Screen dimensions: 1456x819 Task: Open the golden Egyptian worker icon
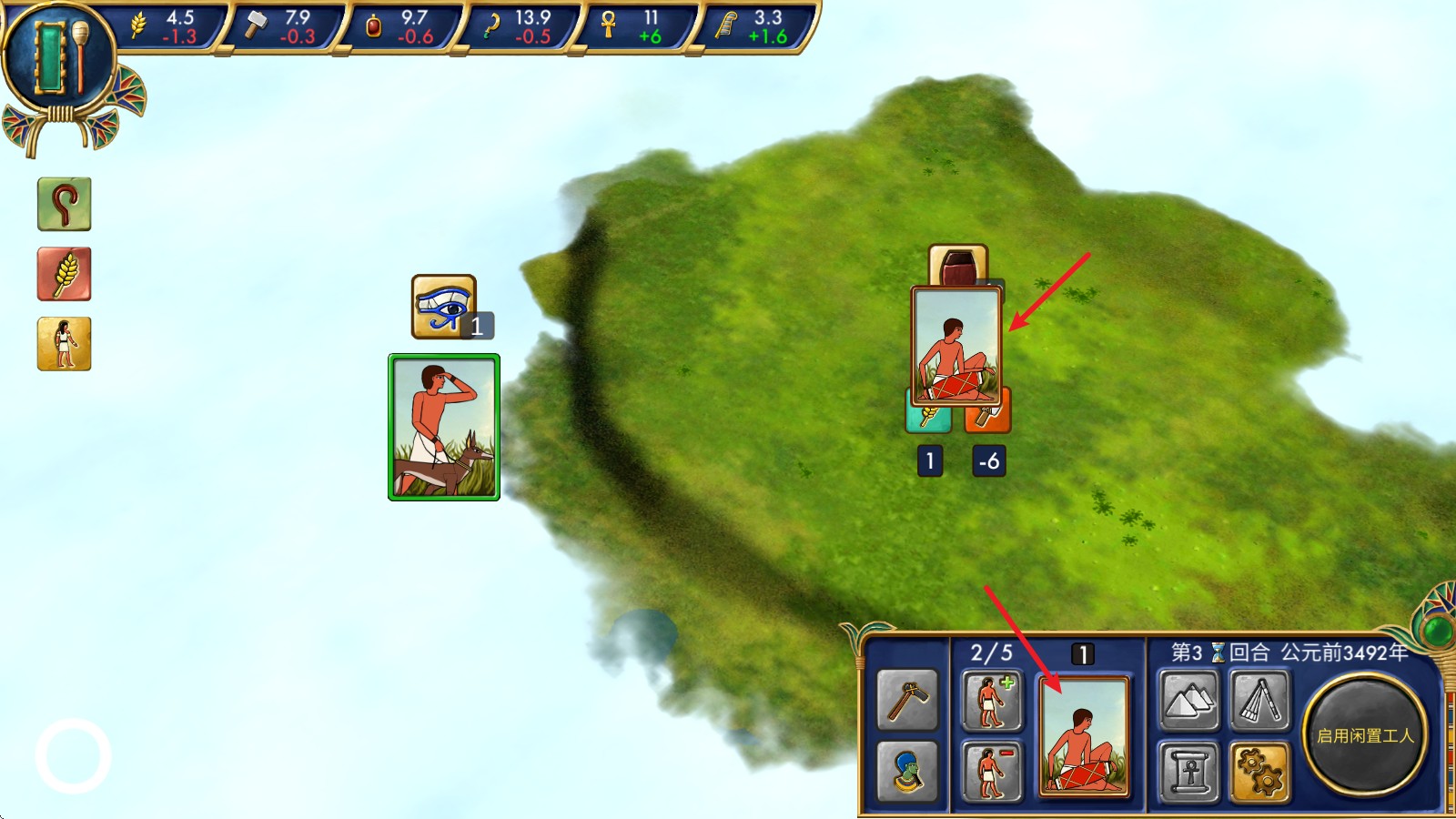64,344
